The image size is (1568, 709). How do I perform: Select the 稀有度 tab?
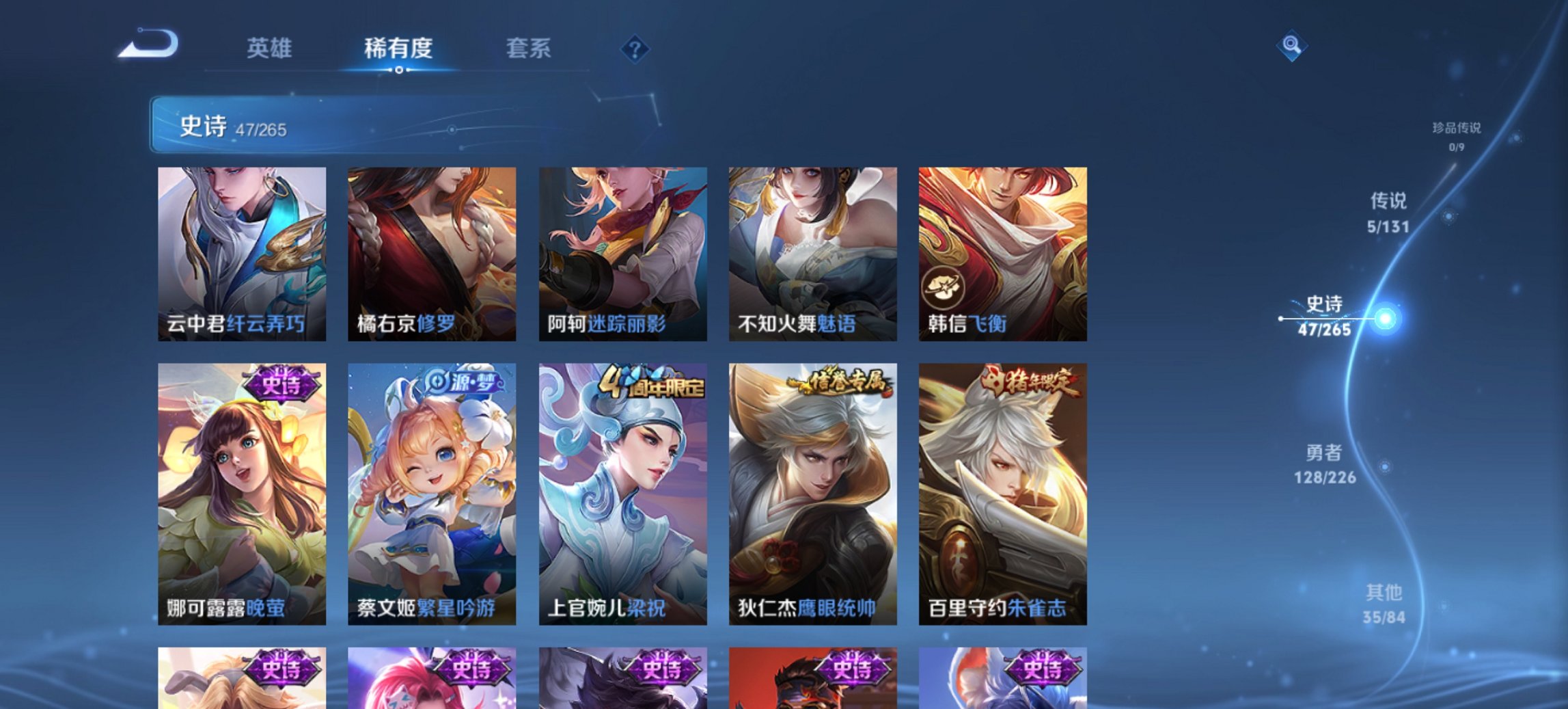click(x=399, y=48)
